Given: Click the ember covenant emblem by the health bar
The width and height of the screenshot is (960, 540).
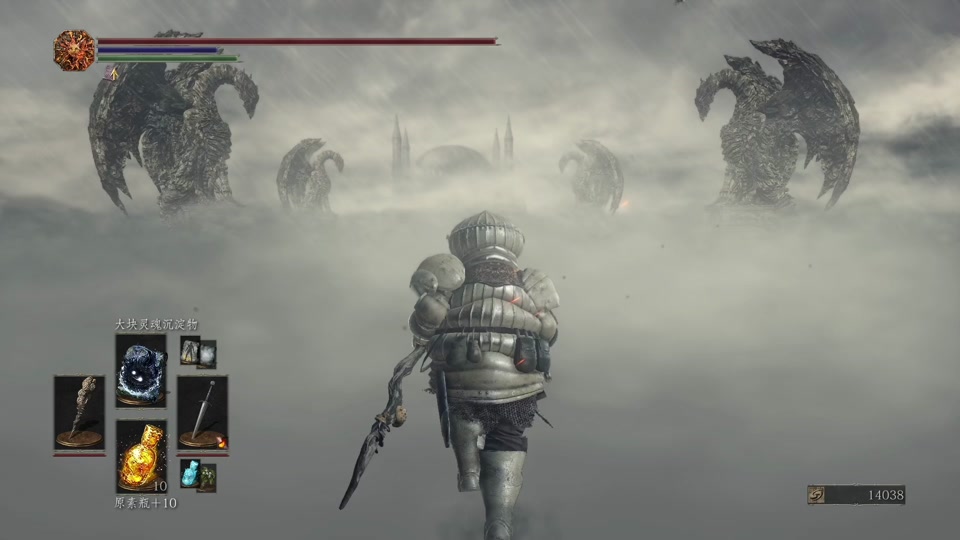Looking at the screenshot, I should click(74, 49).
